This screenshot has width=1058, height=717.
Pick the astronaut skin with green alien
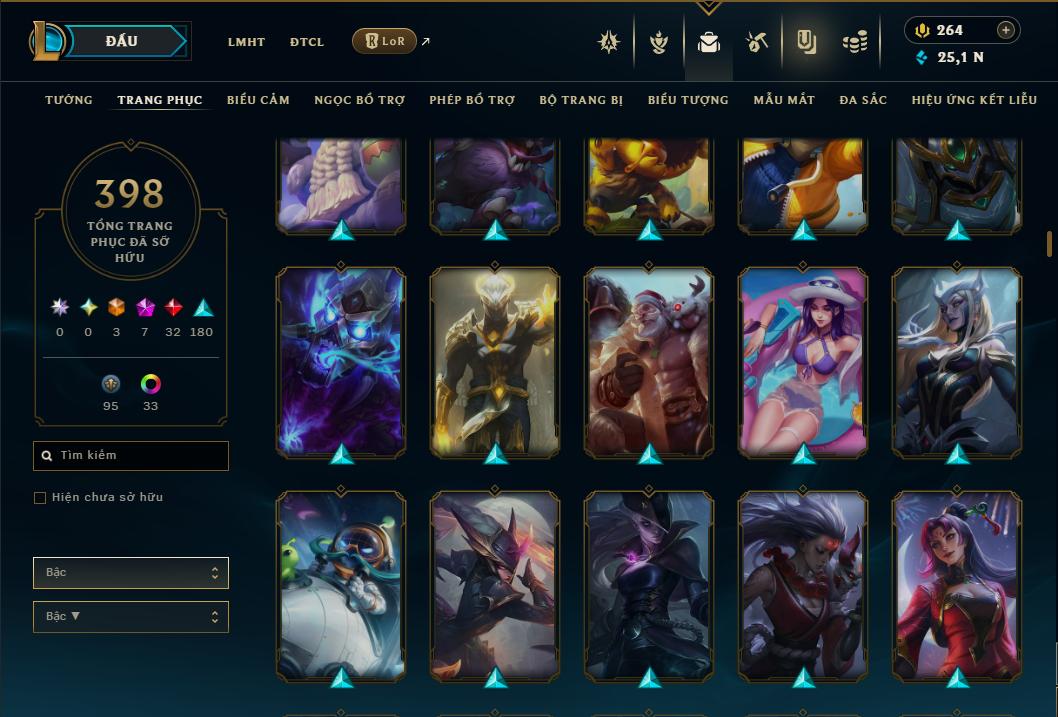[x=341, y=584]
